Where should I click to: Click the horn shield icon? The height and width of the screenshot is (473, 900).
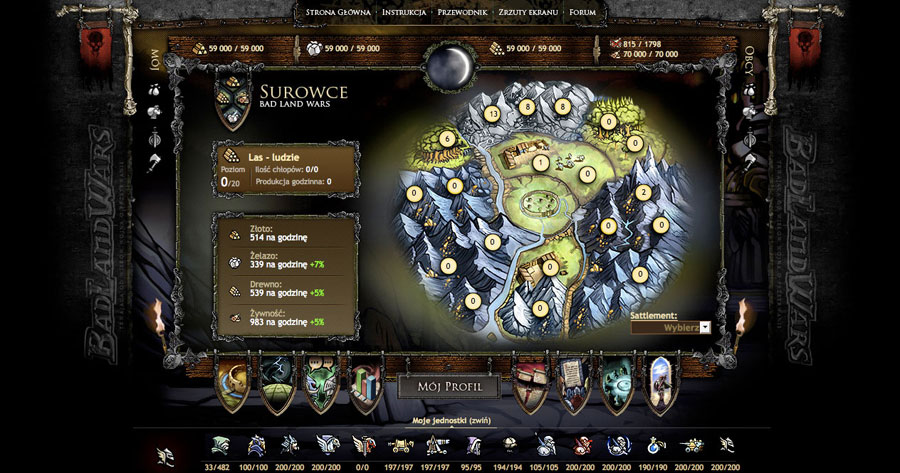234,384
